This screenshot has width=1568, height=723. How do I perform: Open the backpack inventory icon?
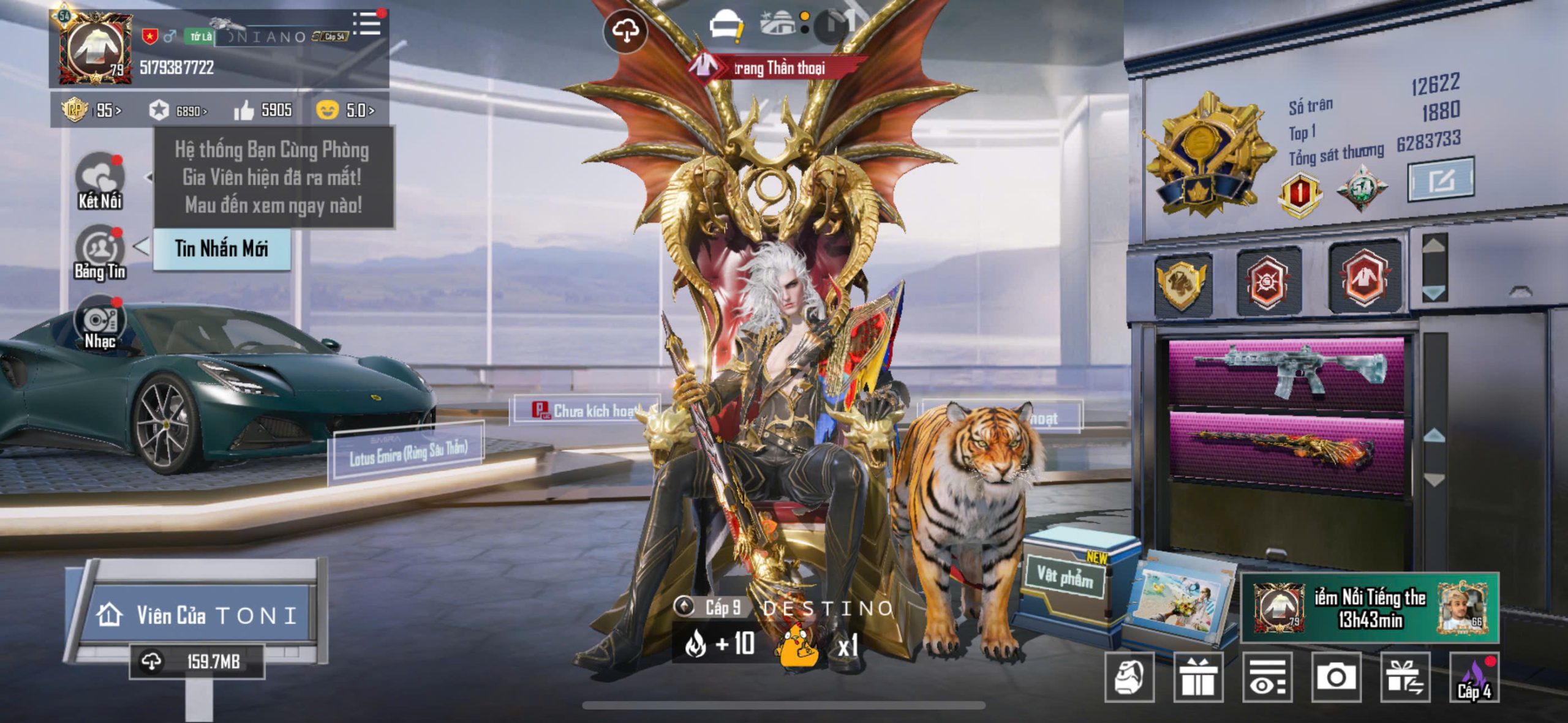[x=1129, y=677]
